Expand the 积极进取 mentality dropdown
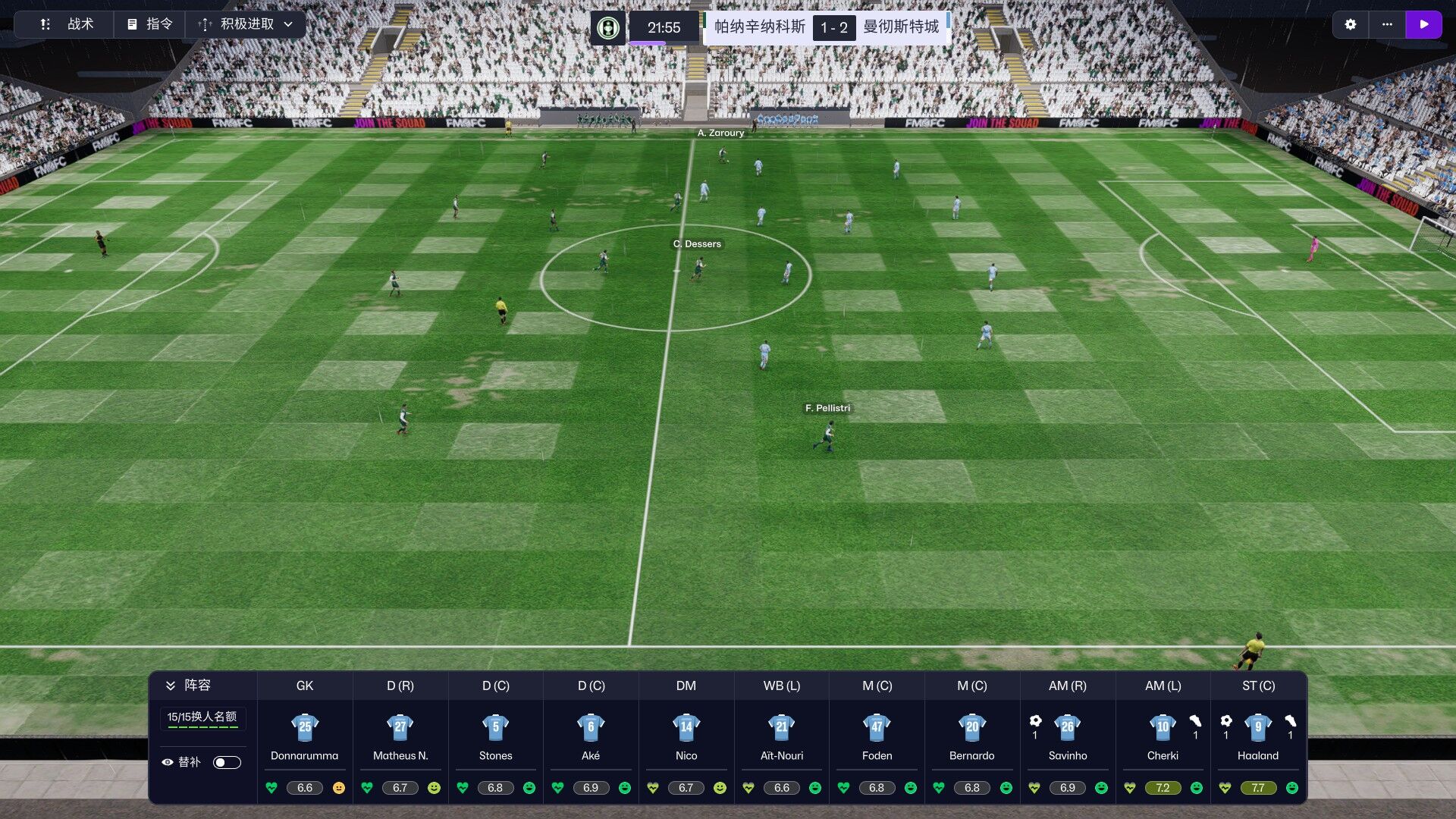This screenshot has height=819, width=1456. (246, 24)
